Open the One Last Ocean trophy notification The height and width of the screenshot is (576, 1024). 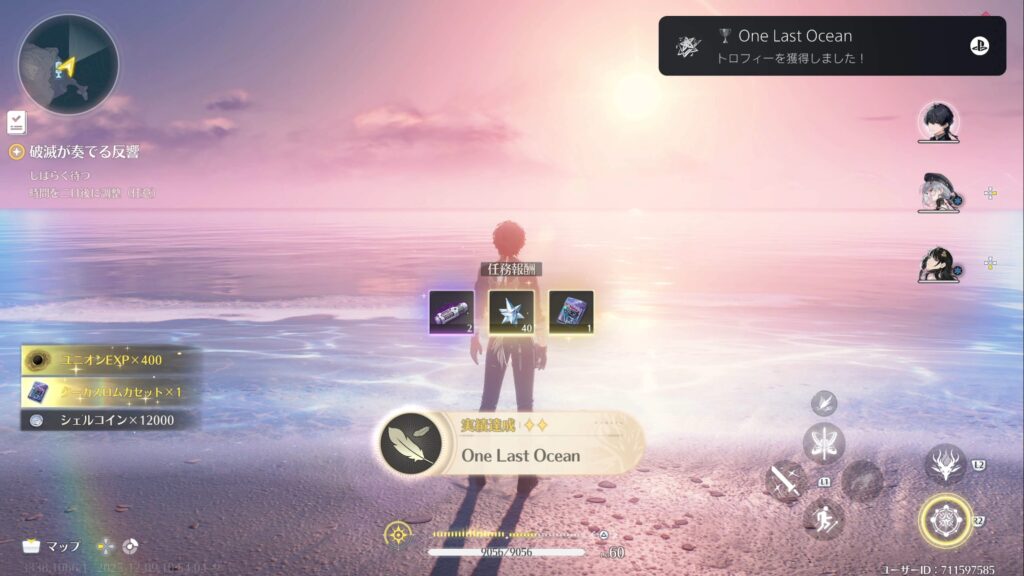(x=831, y=45)
